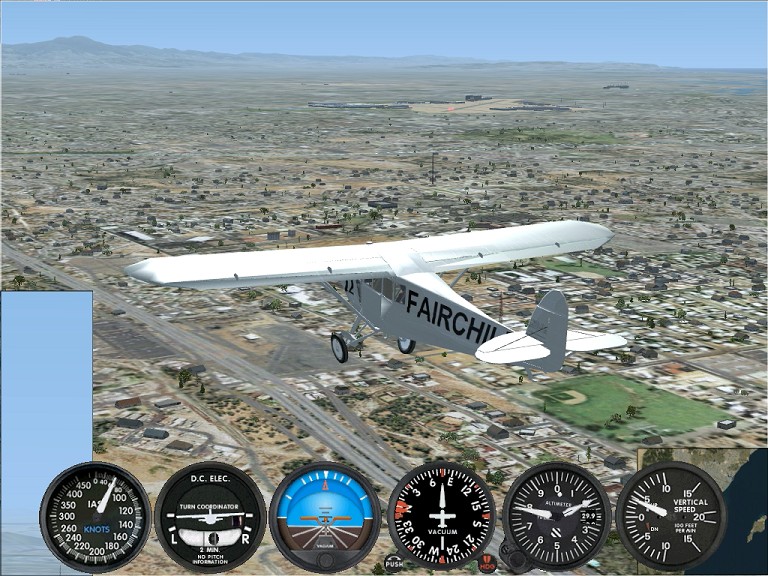The width and height of the screenshot is (768, 576).
Task: Click the PUSH knob on the heading indicator
Action: (394, 562)
